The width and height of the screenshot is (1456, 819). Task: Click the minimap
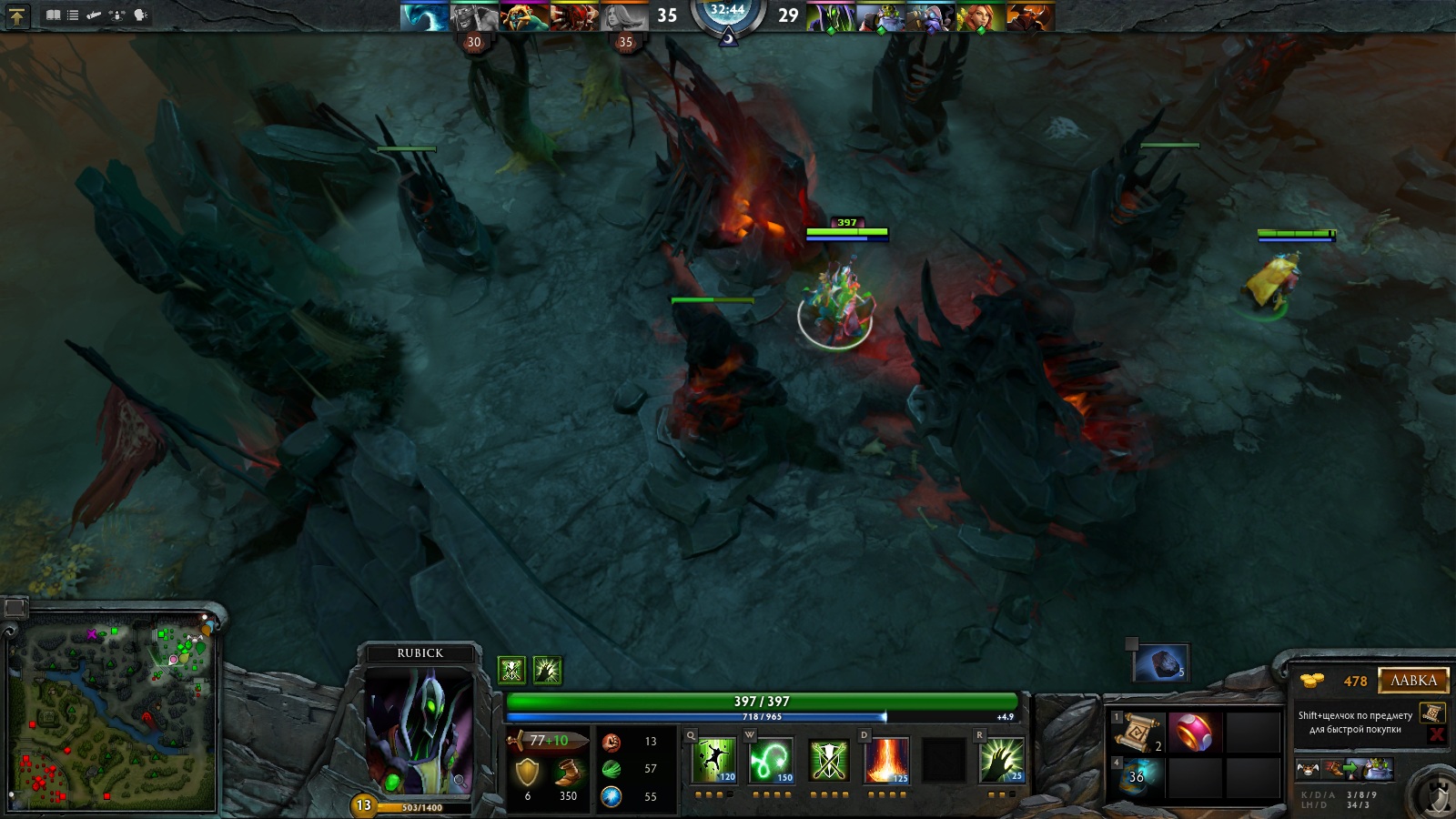114,714
